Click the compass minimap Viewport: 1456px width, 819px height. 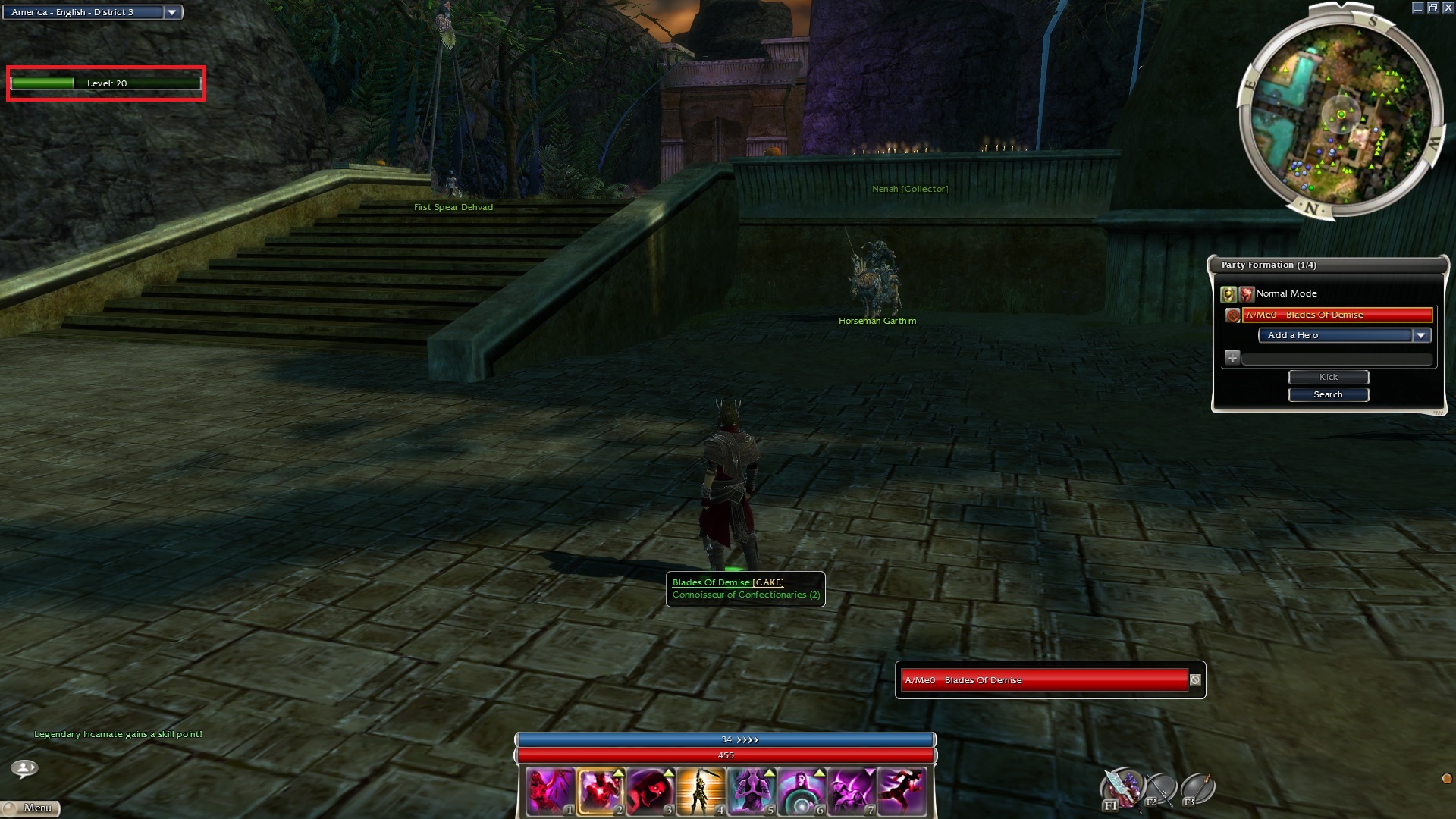1340,115
